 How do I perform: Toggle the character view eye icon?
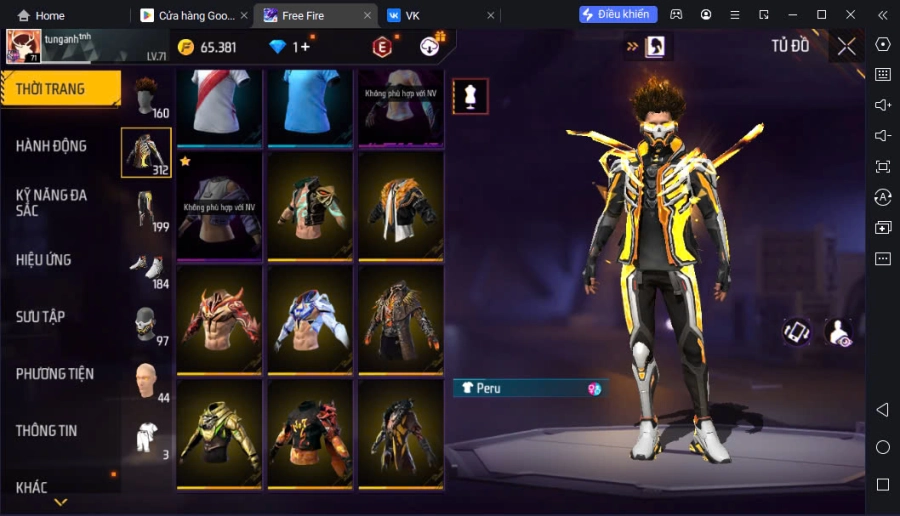(x=837, y=333)
